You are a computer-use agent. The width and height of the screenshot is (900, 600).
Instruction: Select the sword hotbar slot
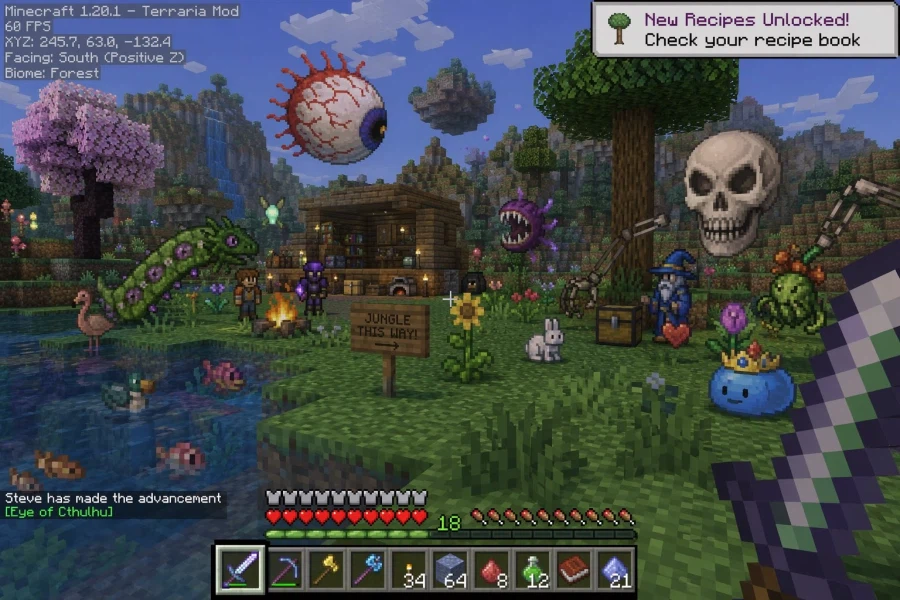pyautogui.click(x=240, y=569)
